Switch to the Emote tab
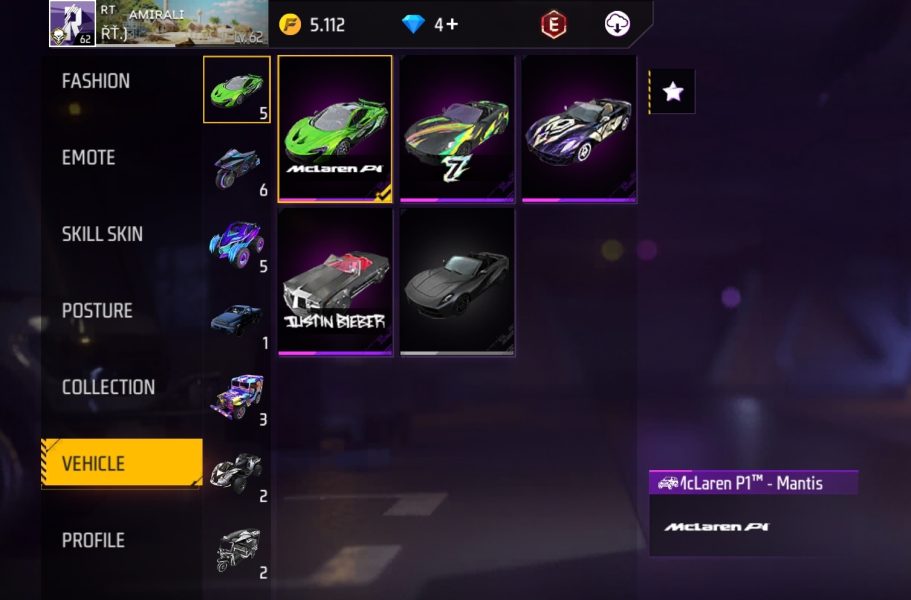This screenshot has width=911, height=600. (x=89, y=158)
